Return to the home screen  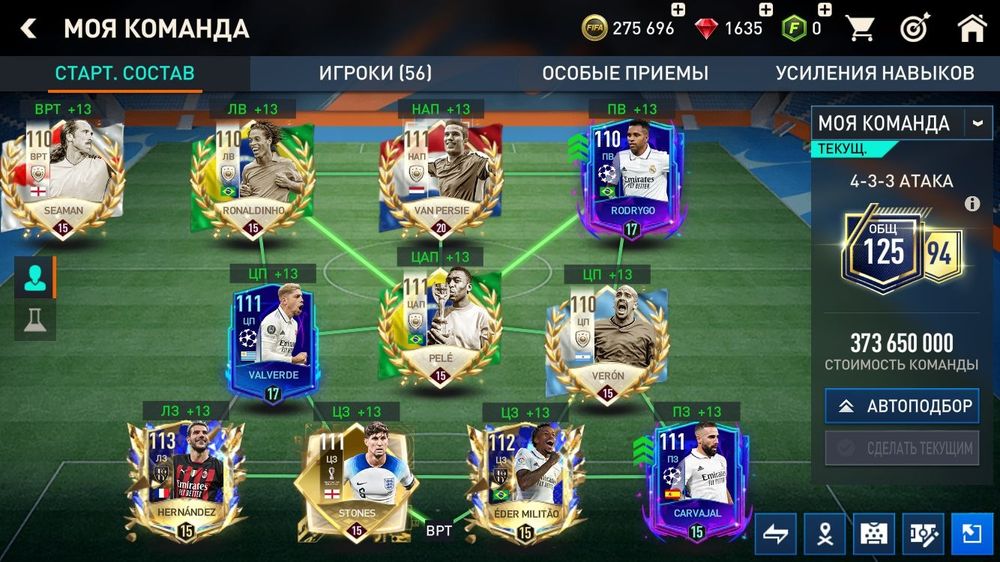pos(972,28)
